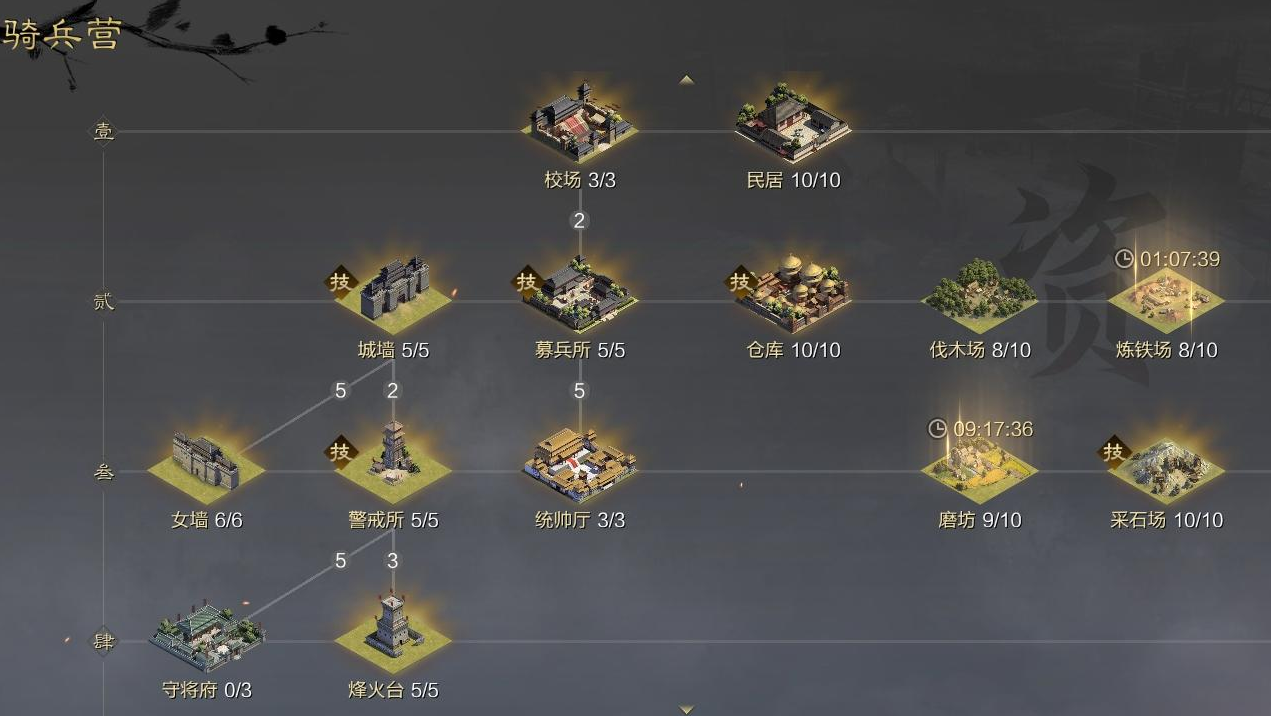This screenshot has width=1271, height=716.
Task: Open the 炼铁场 iron smelter
Action: click(x=1166, y=296)
